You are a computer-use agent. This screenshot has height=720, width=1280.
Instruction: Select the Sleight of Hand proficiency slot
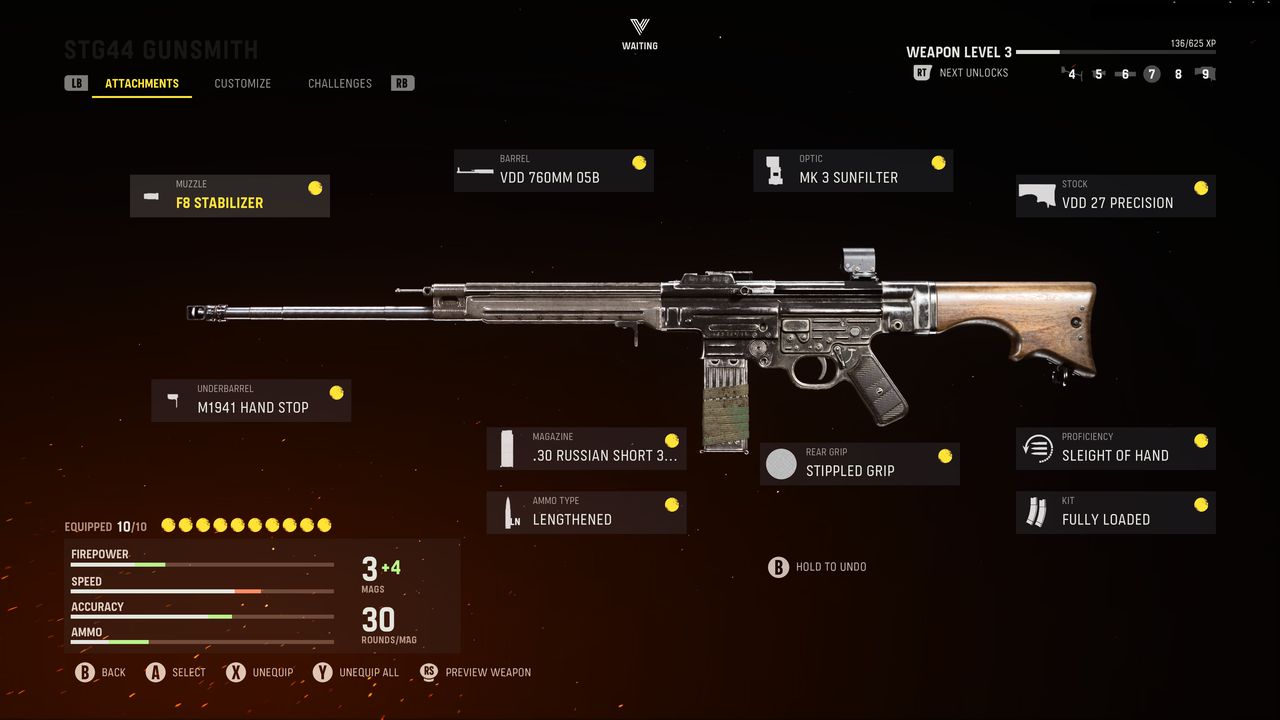[x=1116, y=449]
